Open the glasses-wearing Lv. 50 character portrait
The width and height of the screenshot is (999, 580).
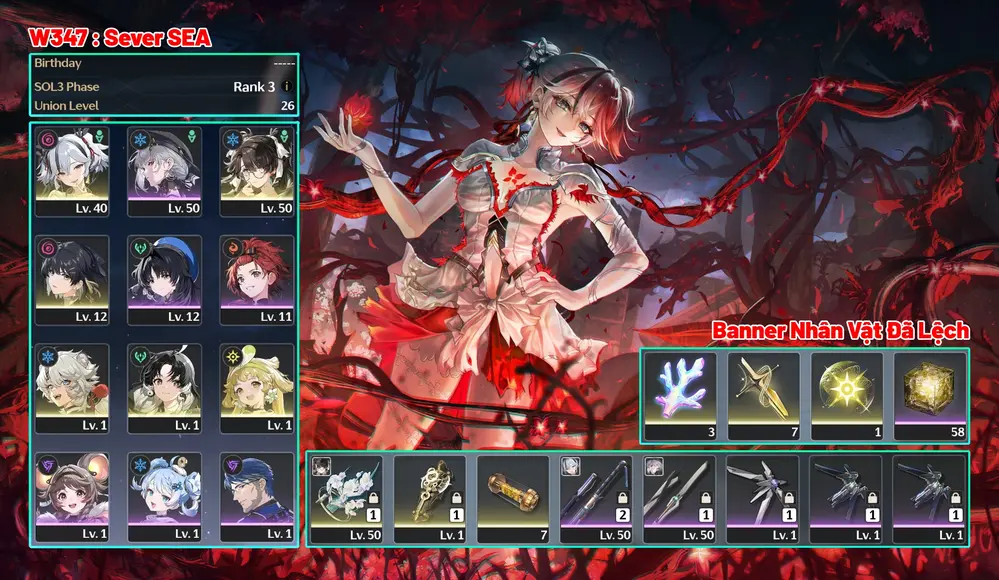pos(257,169)
